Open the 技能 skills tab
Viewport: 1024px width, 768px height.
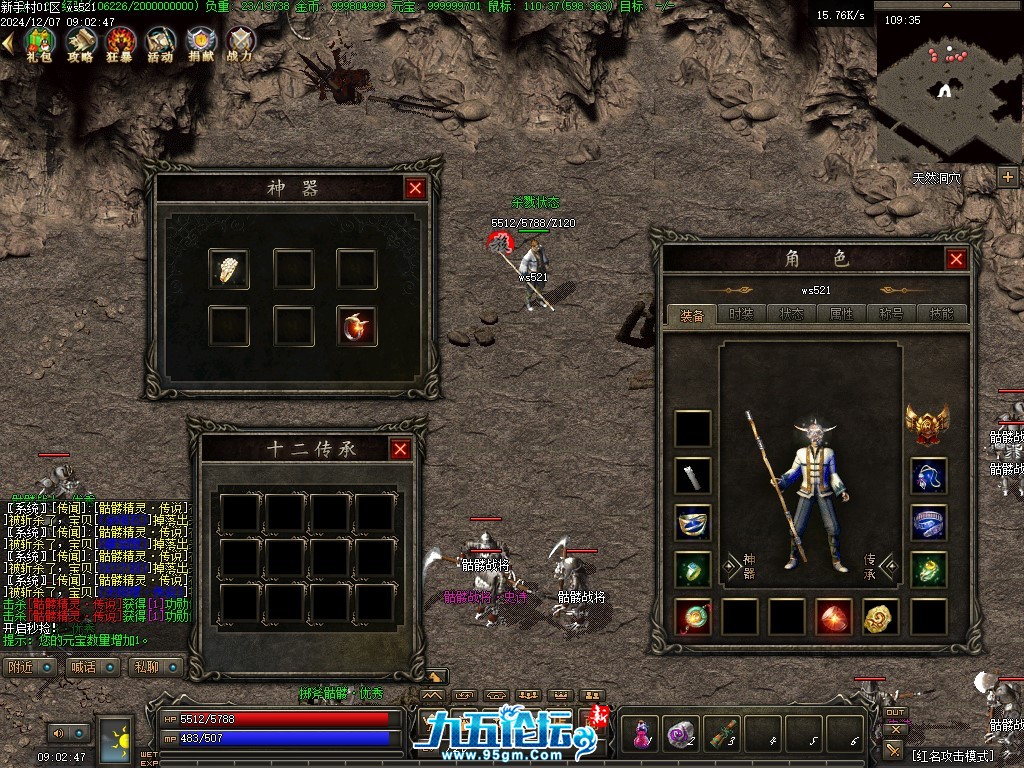tap(941, 314)
